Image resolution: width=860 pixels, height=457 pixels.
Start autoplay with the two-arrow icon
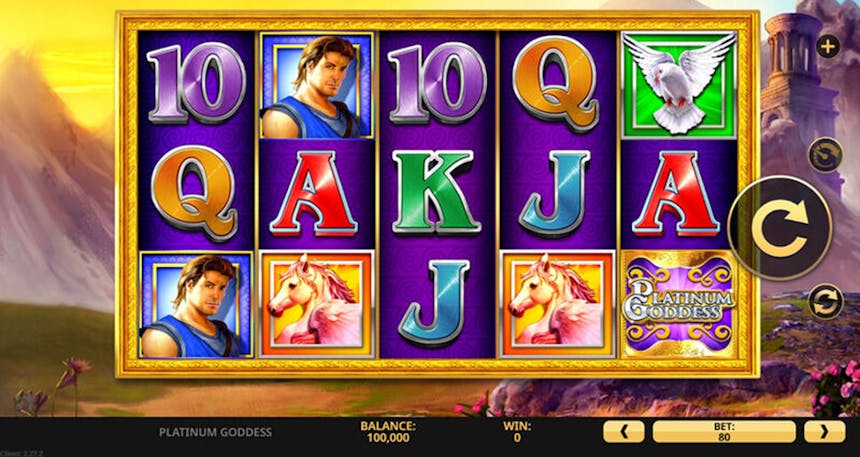click(x=825, y=301)
